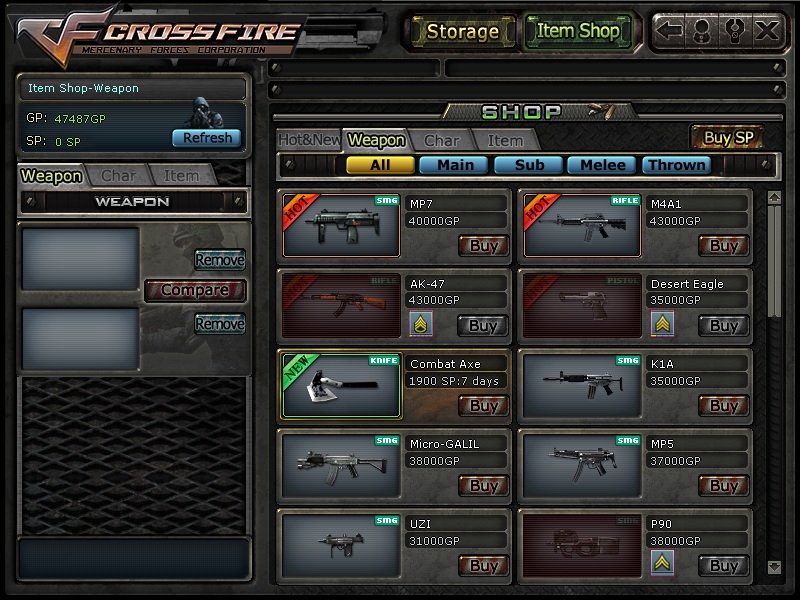
Task: Choose the Thrown weapon filter
Action: pos(677,165)
